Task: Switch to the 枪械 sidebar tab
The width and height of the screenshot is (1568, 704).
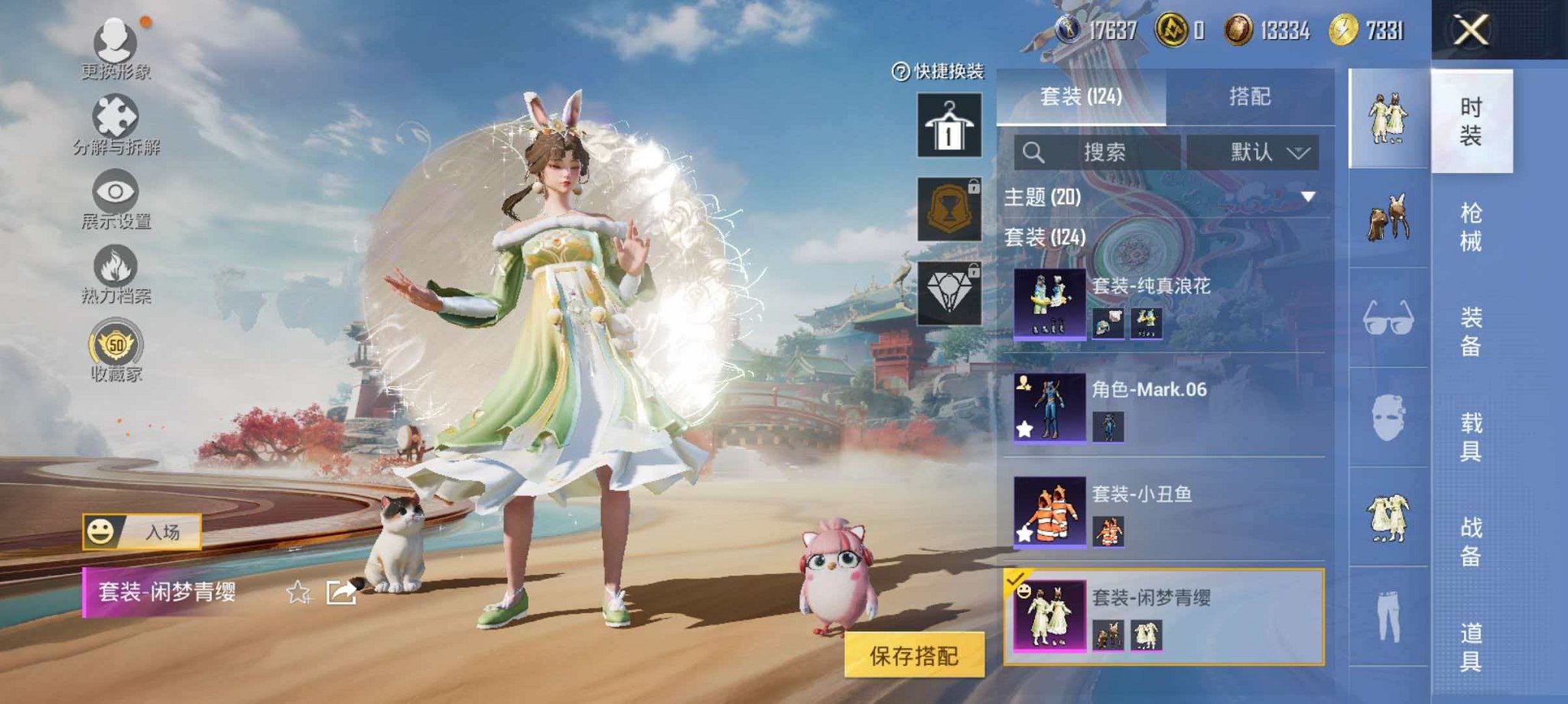Action: 1472,225
